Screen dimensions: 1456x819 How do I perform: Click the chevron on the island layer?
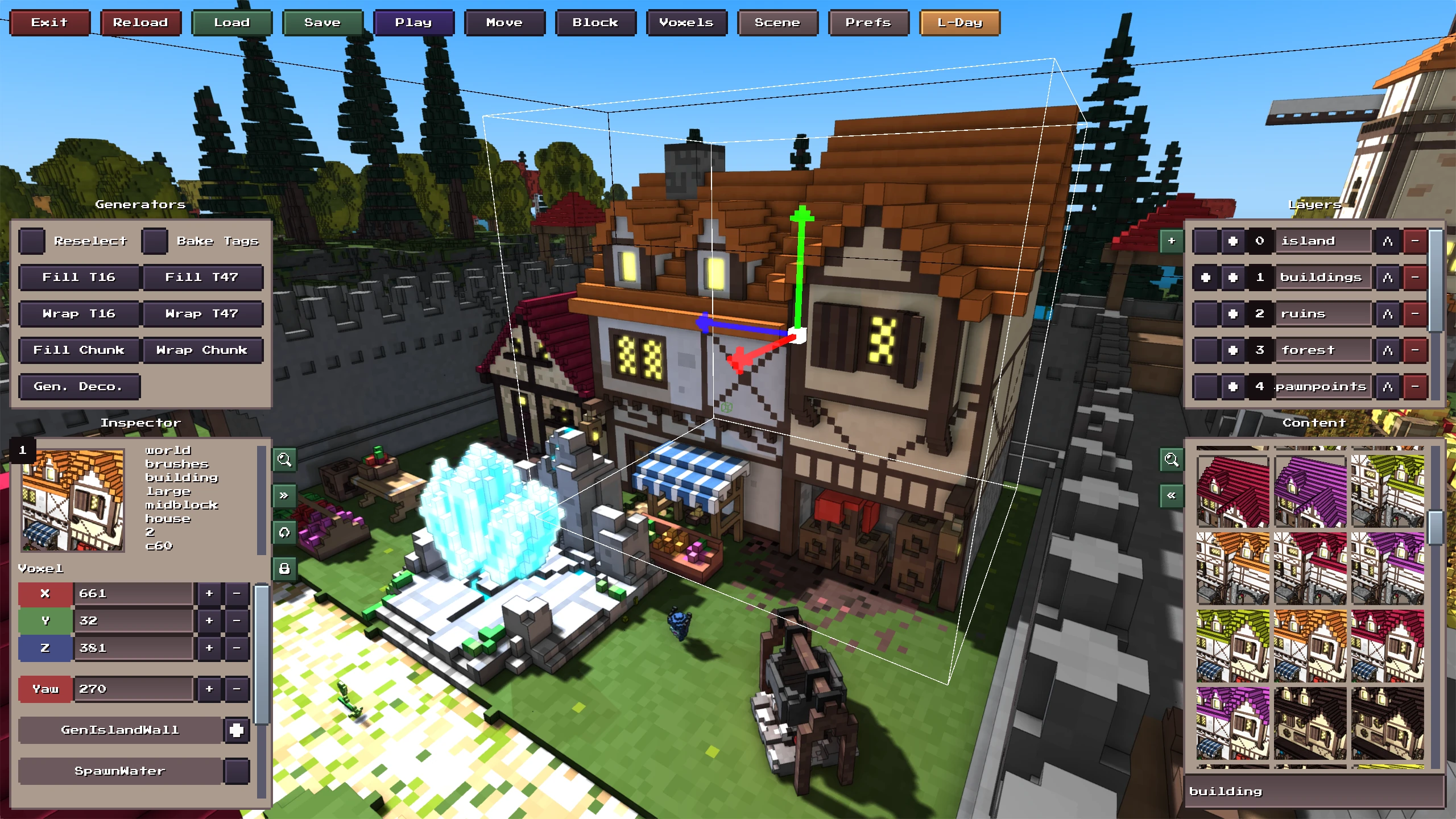1387,241
